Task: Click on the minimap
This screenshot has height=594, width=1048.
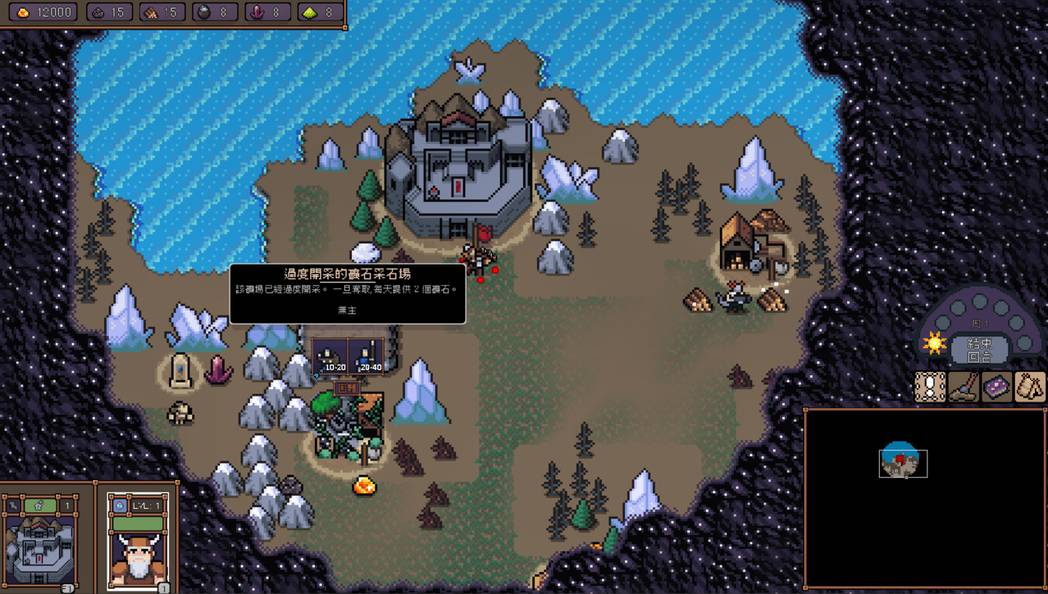Action: pos(924,497)
